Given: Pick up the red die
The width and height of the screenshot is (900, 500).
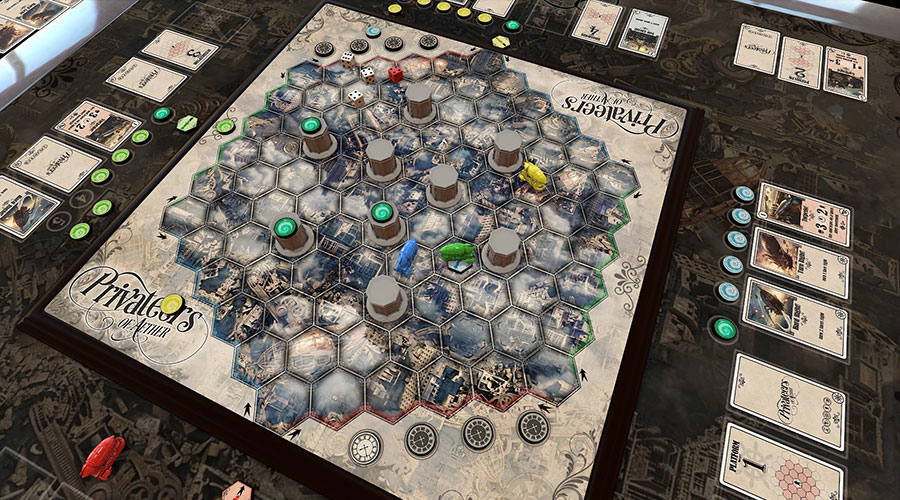Looking at the screenshot, I should tap(395, 73).
